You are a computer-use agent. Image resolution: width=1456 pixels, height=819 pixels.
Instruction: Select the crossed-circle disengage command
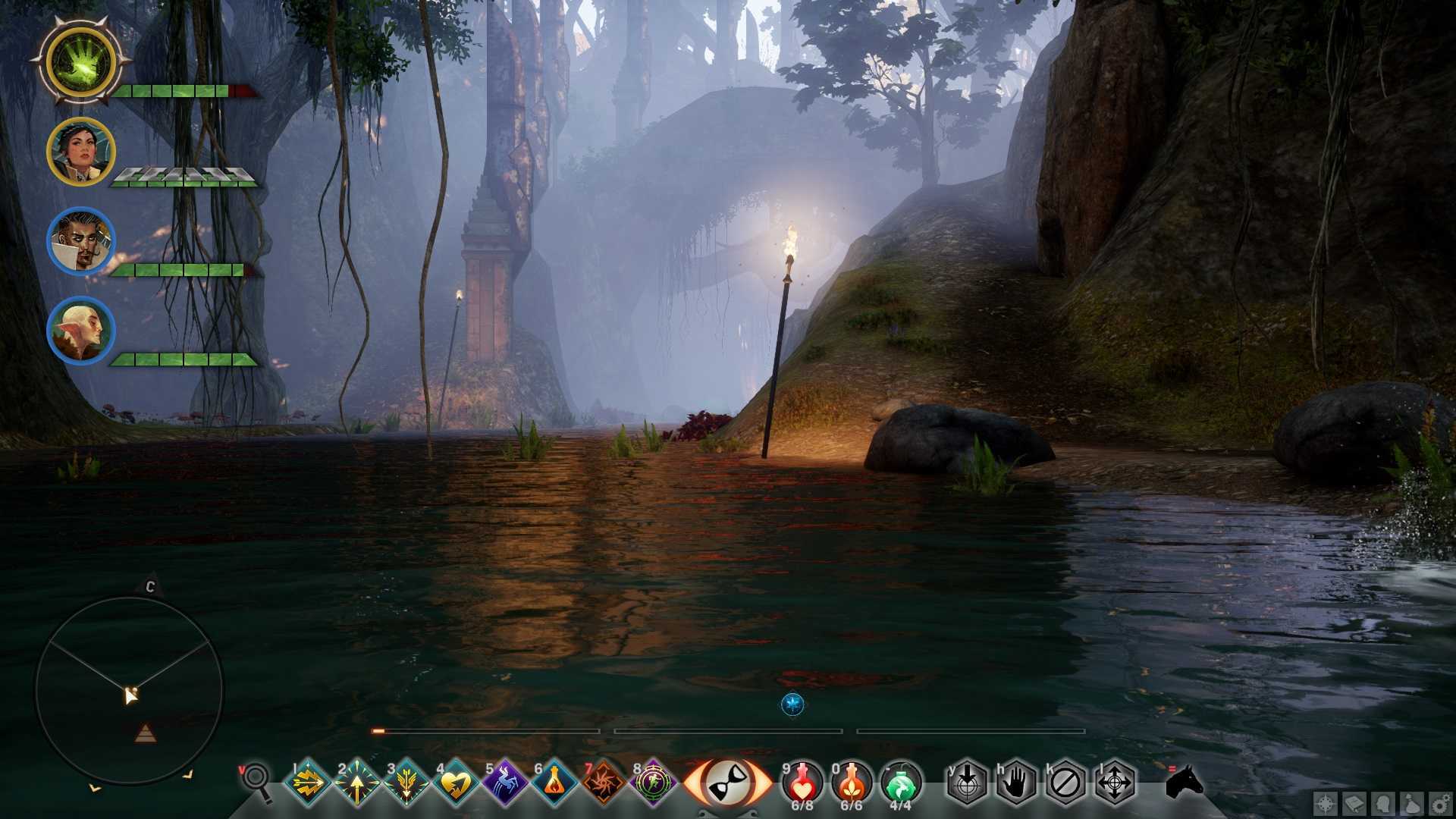pos(1065,782)
